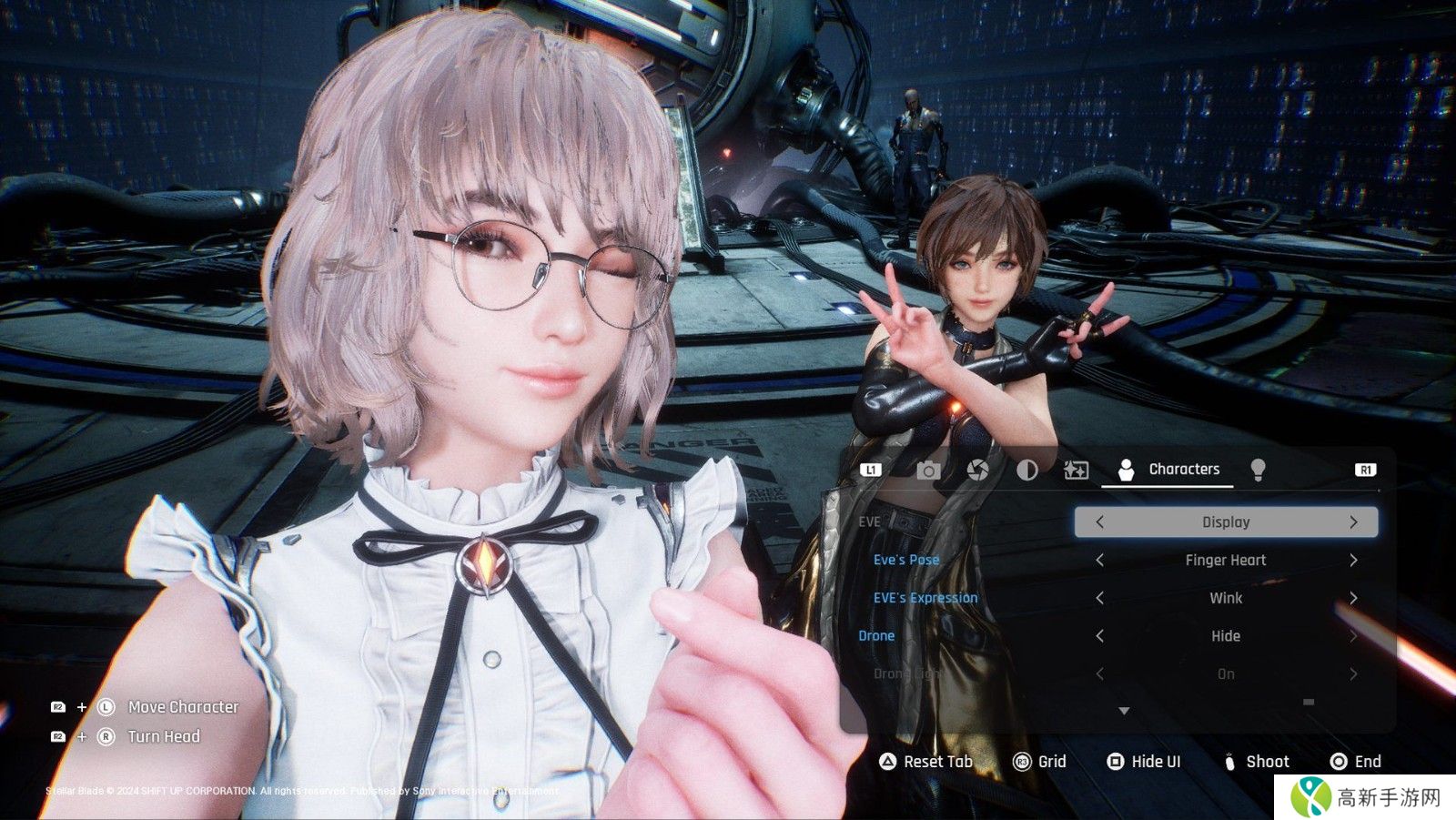
Task: Click the down arrow below the options list
Action: tap(1124, 711)
